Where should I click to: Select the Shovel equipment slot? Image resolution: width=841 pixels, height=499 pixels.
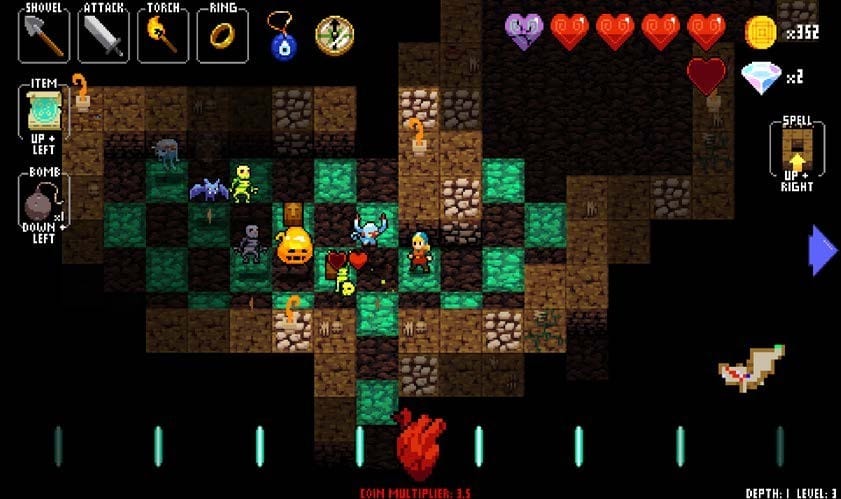[44, 35]
